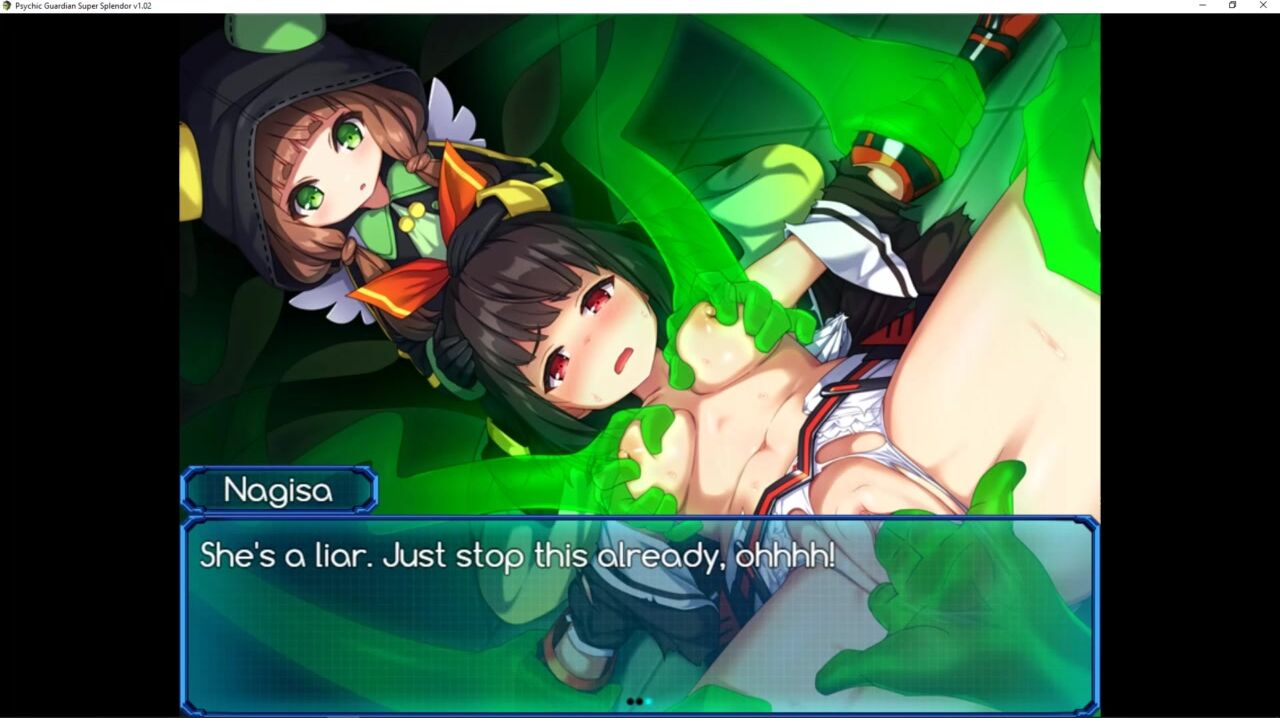The width and height of the screenshot is (1280, 718).
Task: Minimize the game window
Action: point(1202,6)
